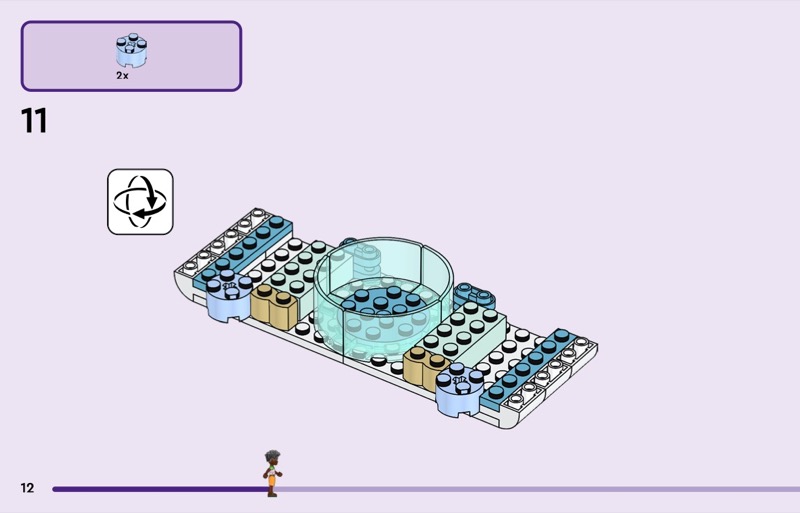Click the minifigure marker on the progress bar
800x513 pixels.
272,474
